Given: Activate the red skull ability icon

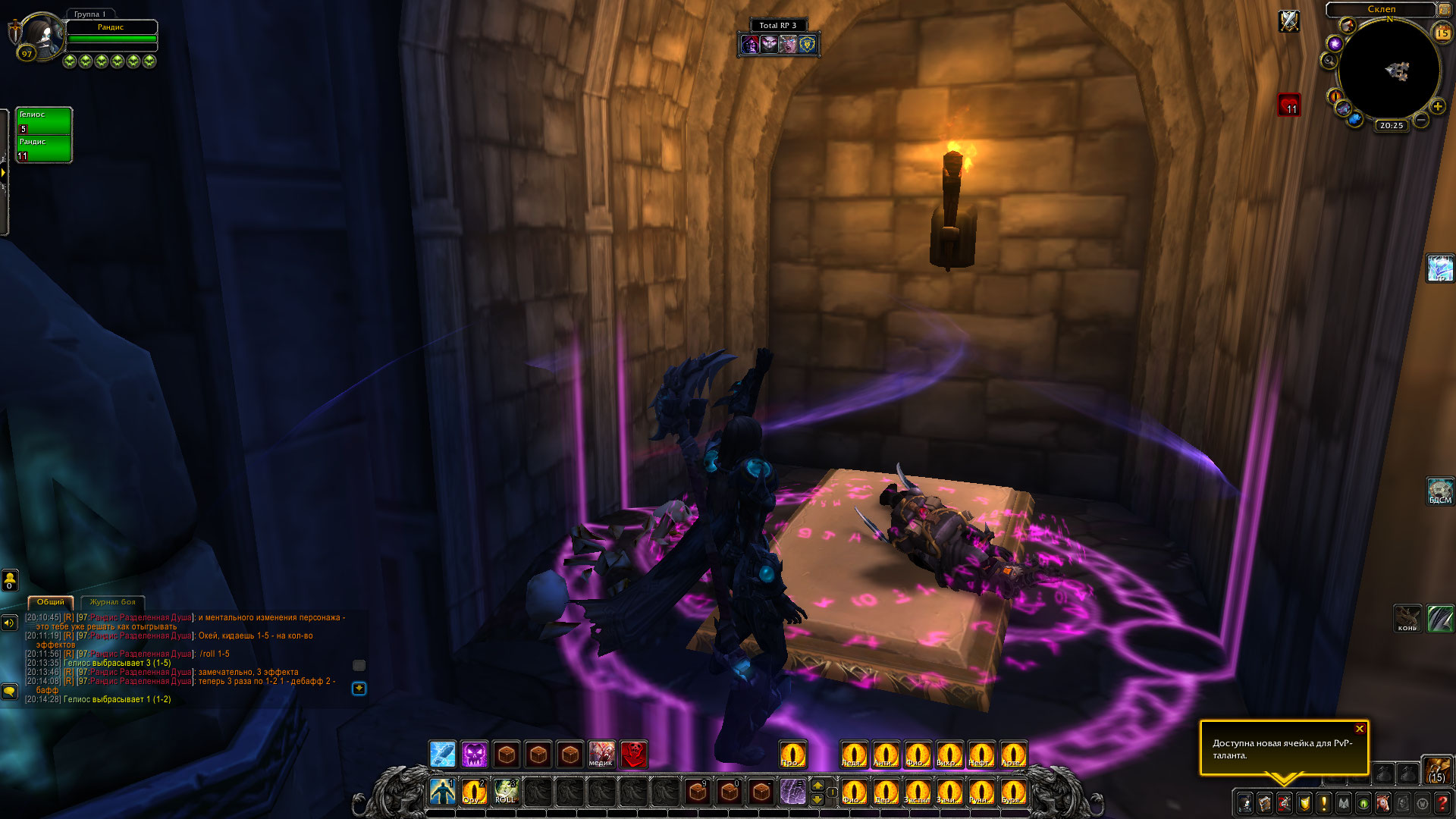Looking at the screenshot, I should (x=633, y=755).
